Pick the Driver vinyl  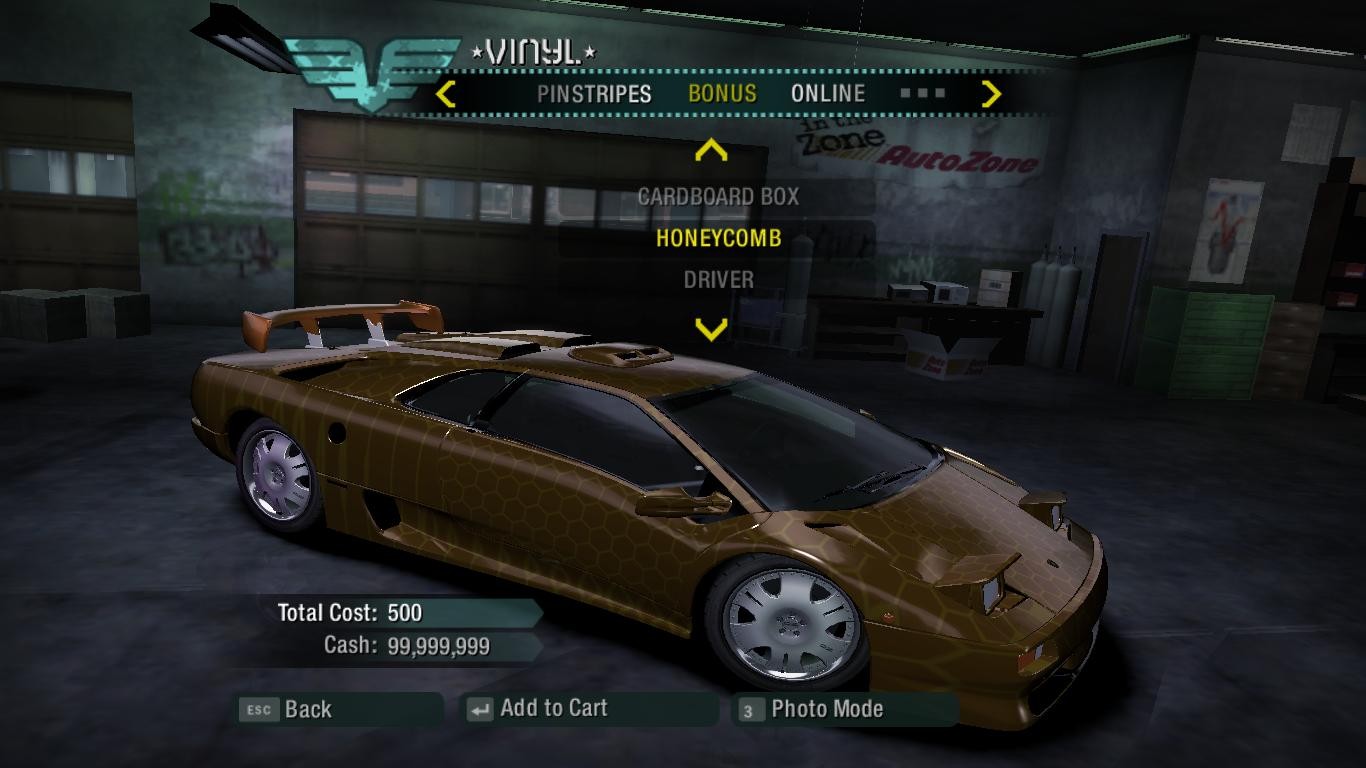718,280
